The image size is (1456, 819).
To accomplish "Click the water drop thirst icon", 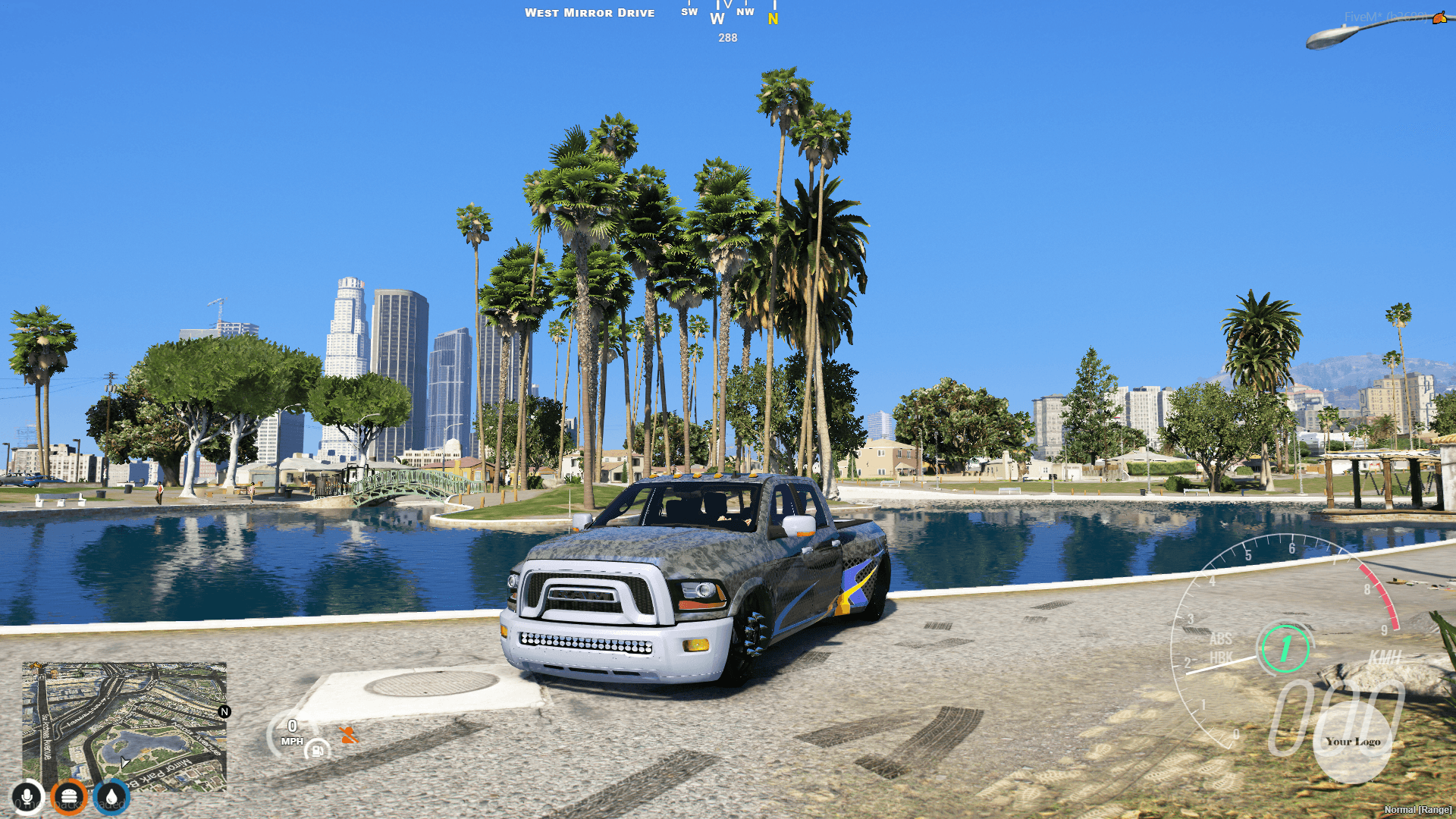I will tap(111, 797).
